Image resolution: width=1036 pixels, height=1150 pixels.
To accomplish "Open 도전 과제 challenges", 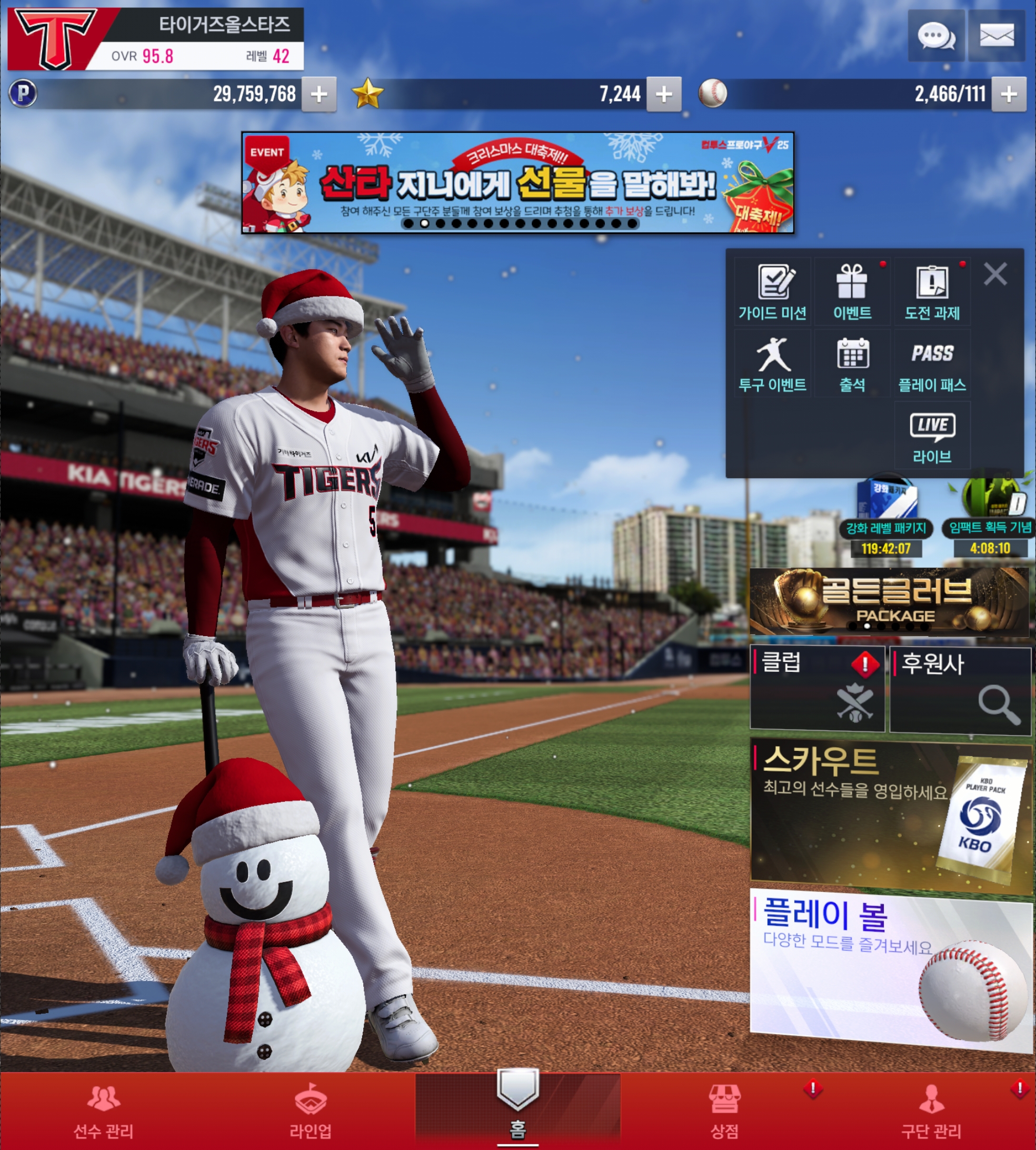I will (932, 292).
